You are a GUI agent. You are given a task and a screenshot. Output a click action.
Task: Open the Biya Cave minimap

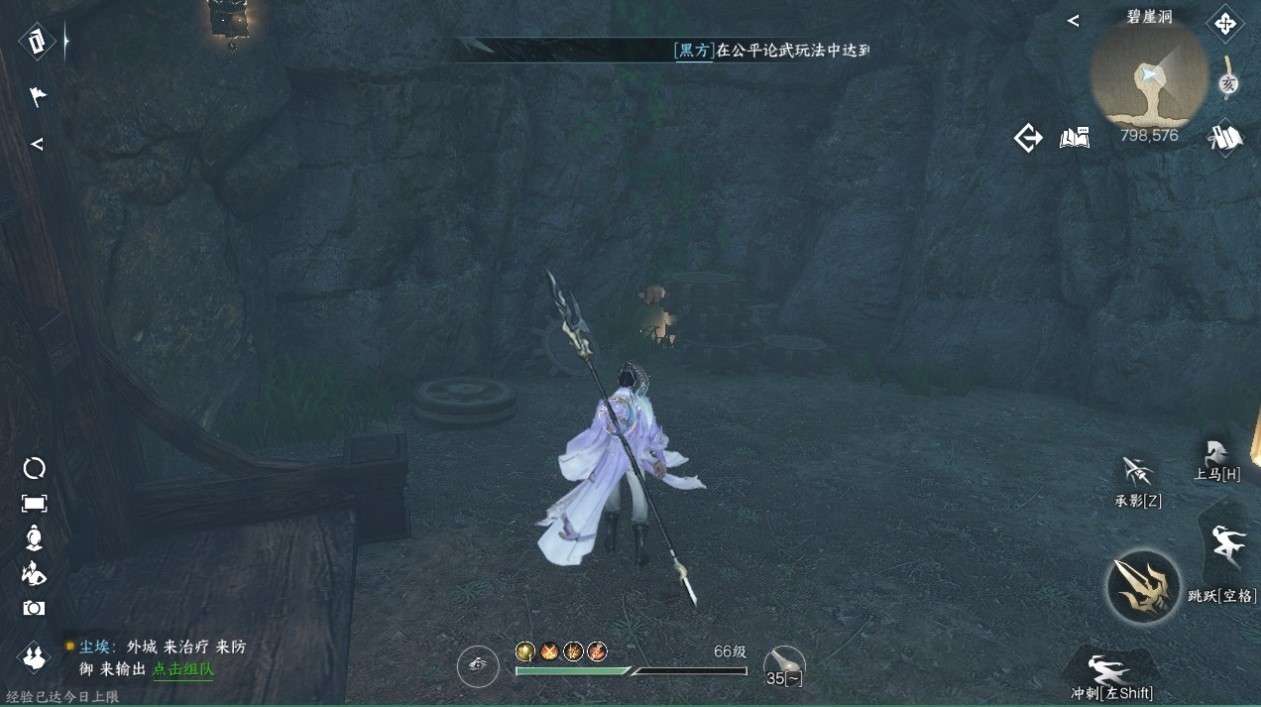tap(1149, 75)
